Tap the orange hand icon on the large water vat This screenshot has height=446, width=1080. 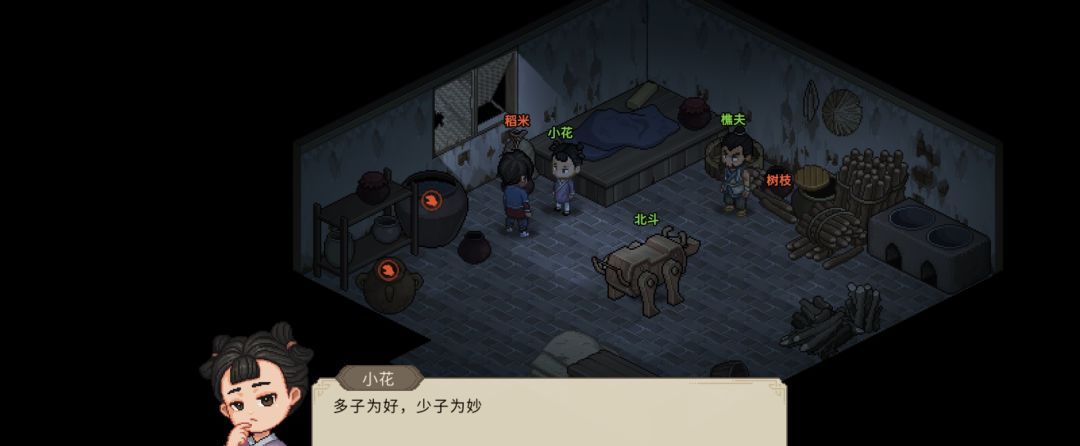pos(431,201)
